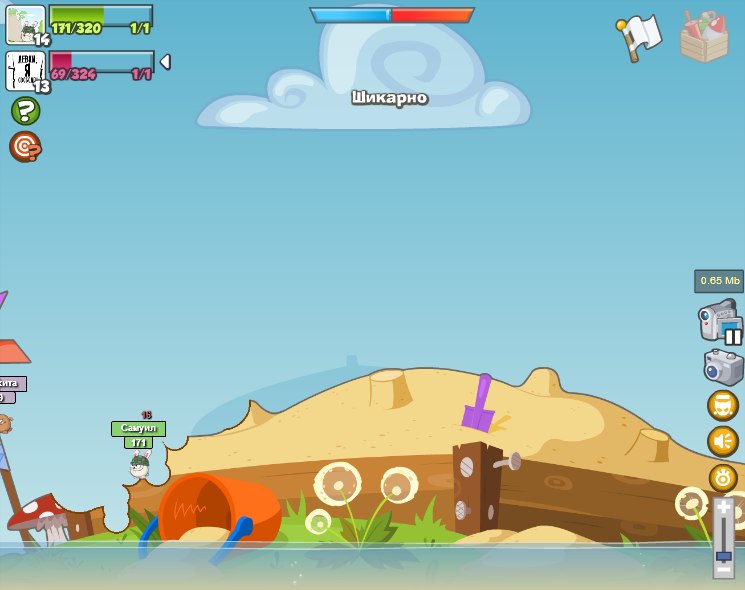
Task: Open the weapons crate inventory
Action: click(x=704, y=38)
